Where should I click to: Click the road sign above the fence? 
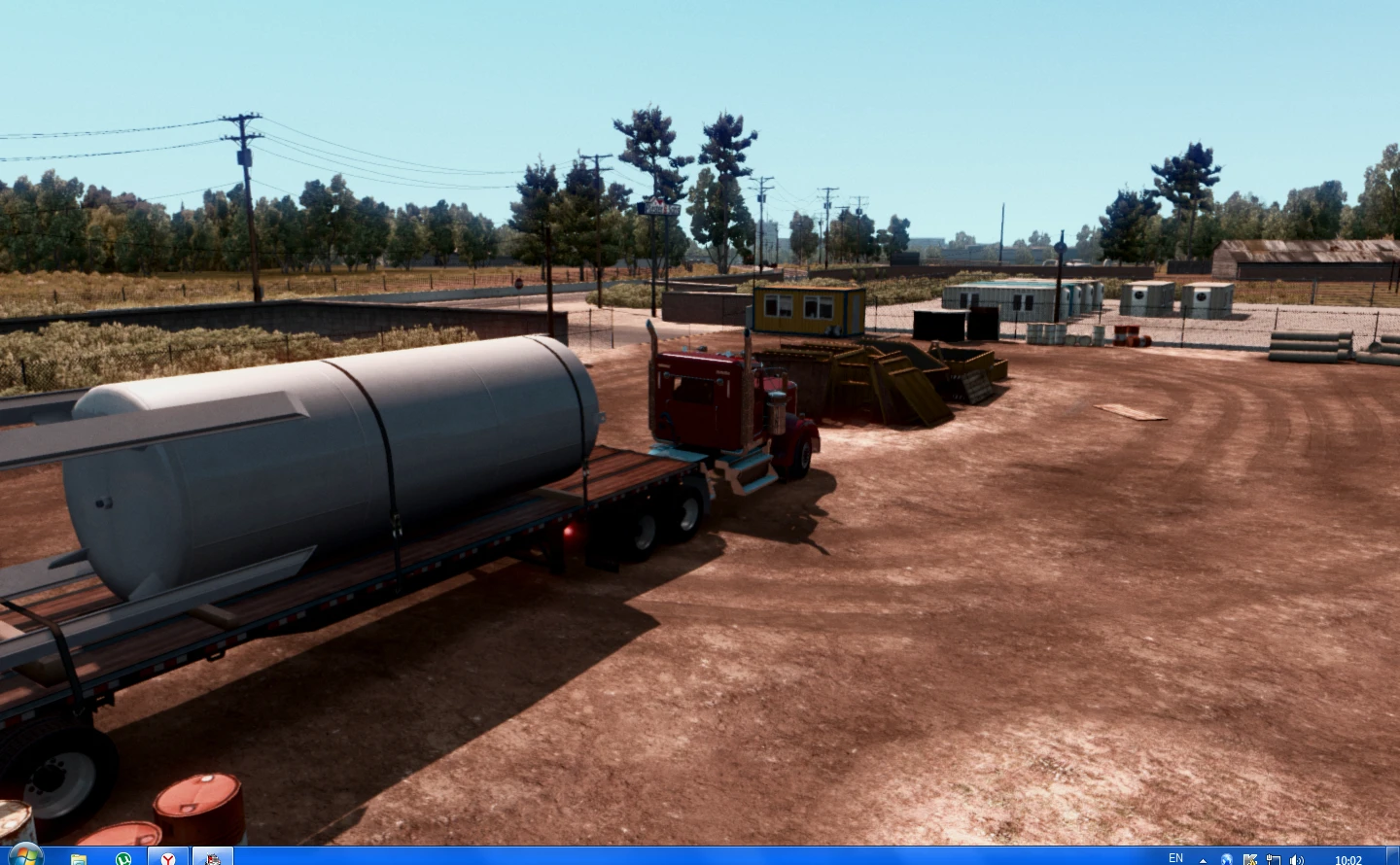(x=657, y=207)
